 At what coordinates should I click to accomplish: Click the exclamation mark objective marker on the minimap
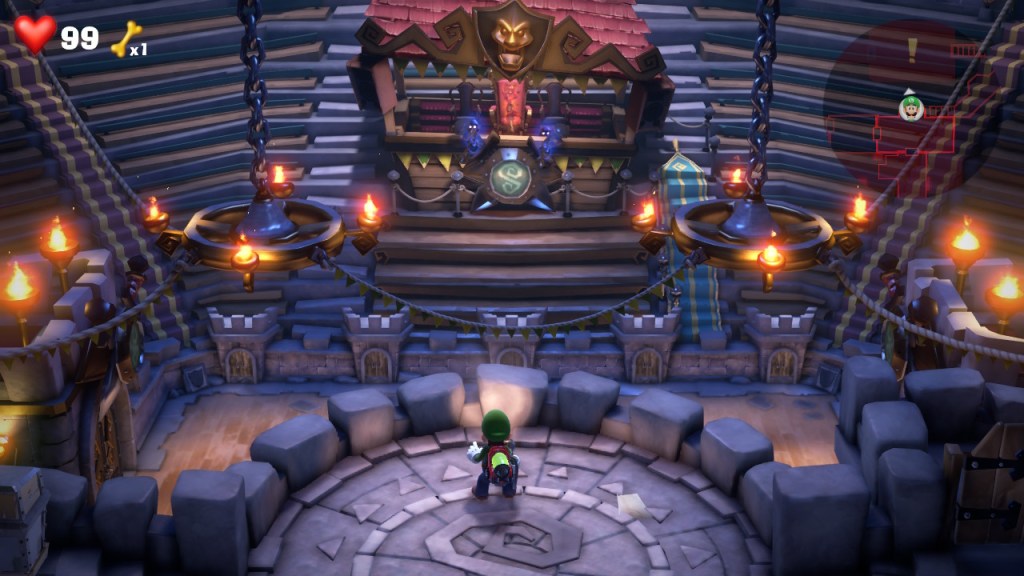click(x=911, y=47)
